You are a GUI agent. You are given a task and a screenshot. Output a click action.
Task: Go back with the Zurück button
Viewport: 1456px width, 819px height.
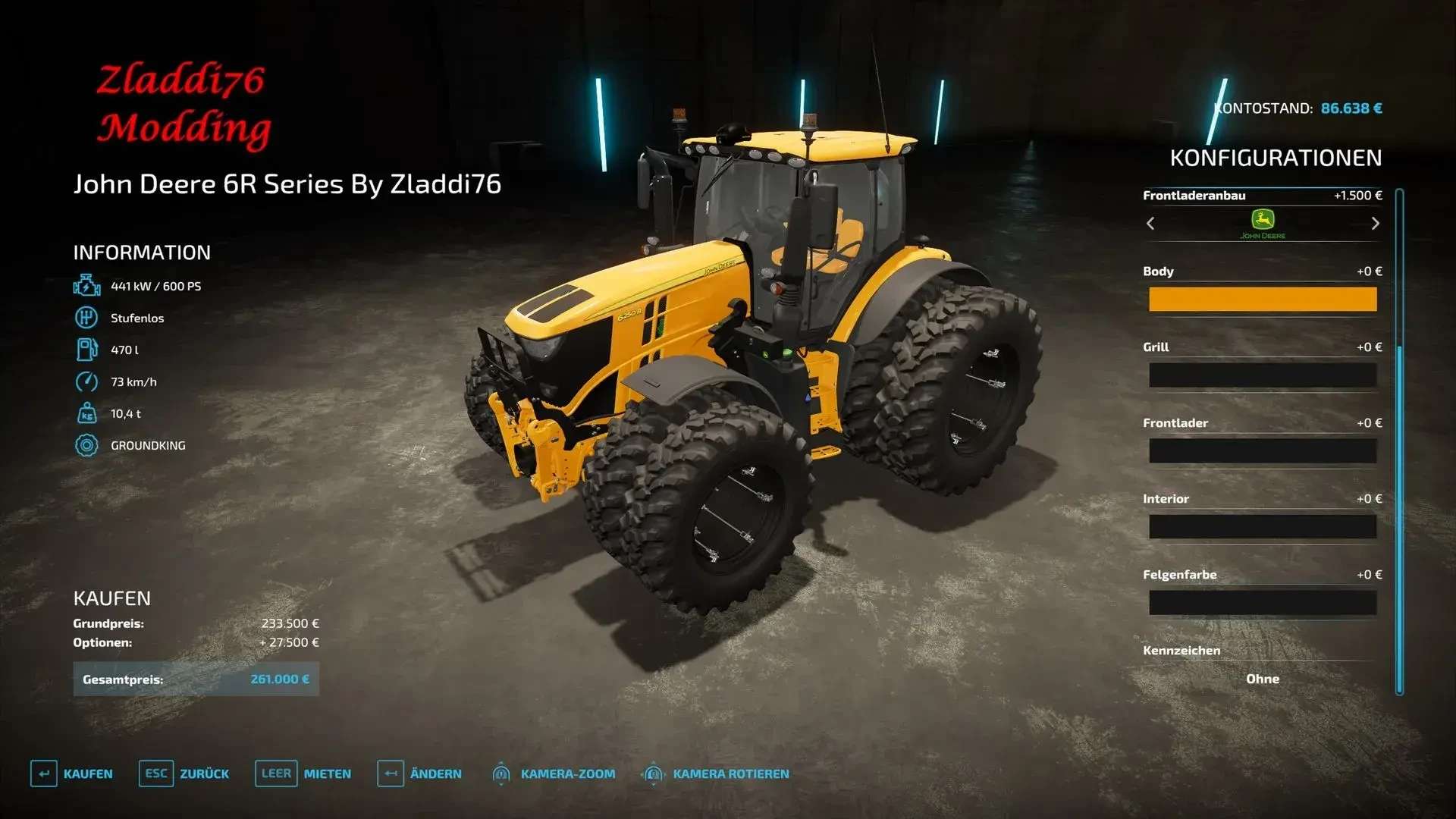pyautogui.click(x=184, y=773)
